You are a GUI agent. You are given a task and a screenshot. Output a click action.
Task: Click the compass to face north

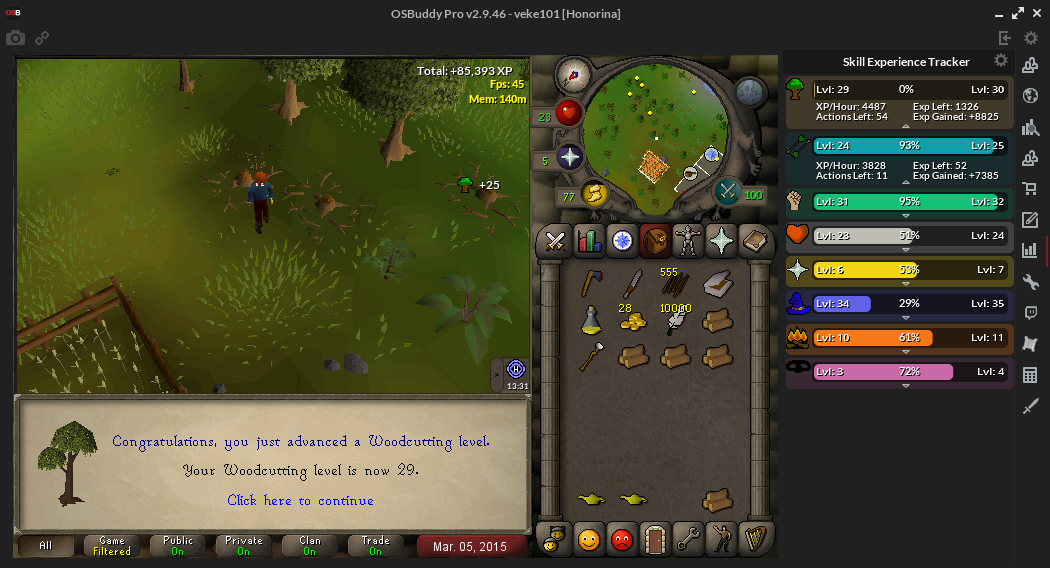[x=574, y=75]
